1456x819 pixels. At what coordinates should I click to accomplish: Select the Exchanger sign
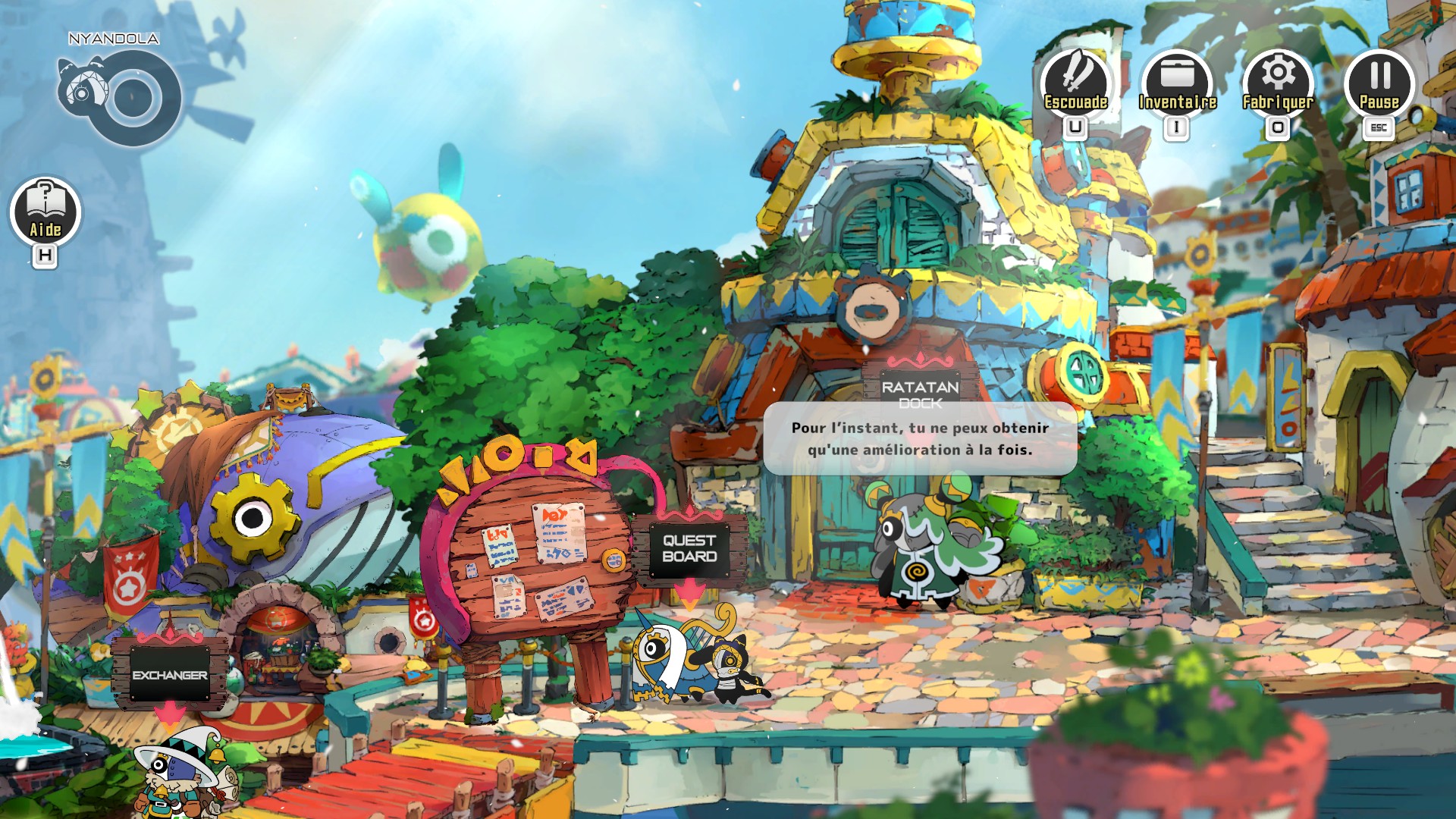pos(170,674)
